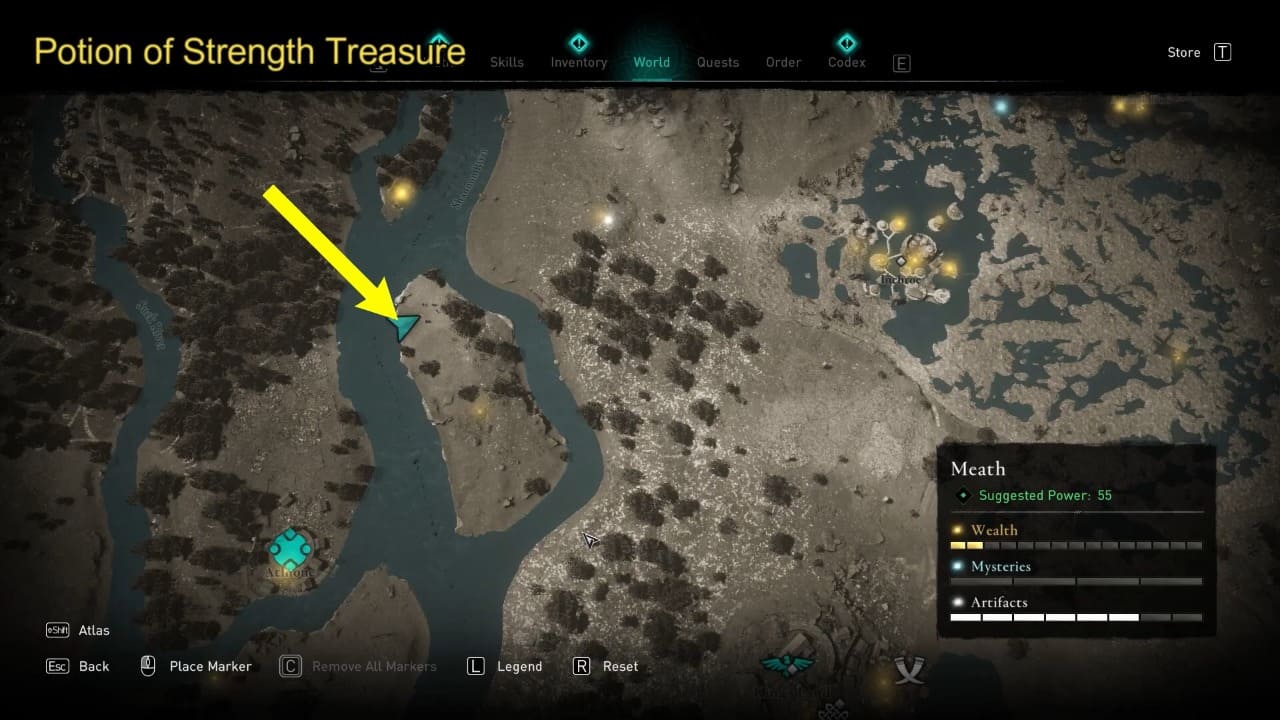Select the teal raven emblem at map bottom
Viewport: 1280px width, 720px height.
coord(790,665)
